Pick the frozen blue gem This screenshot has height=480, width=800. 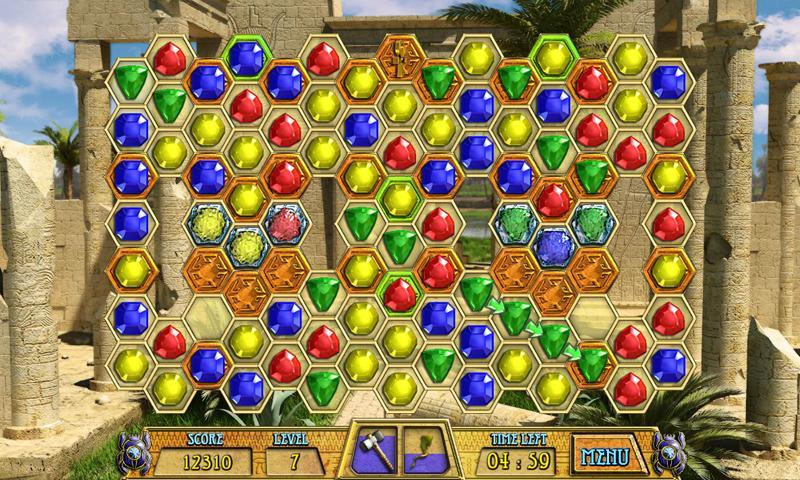coord(553,244)
